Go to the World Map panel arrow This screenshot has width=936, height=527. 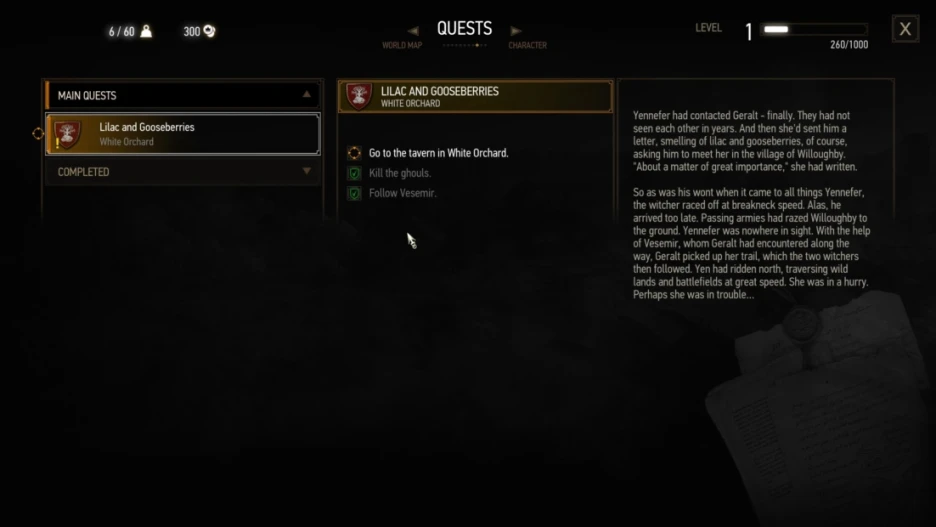click(413, 31)
